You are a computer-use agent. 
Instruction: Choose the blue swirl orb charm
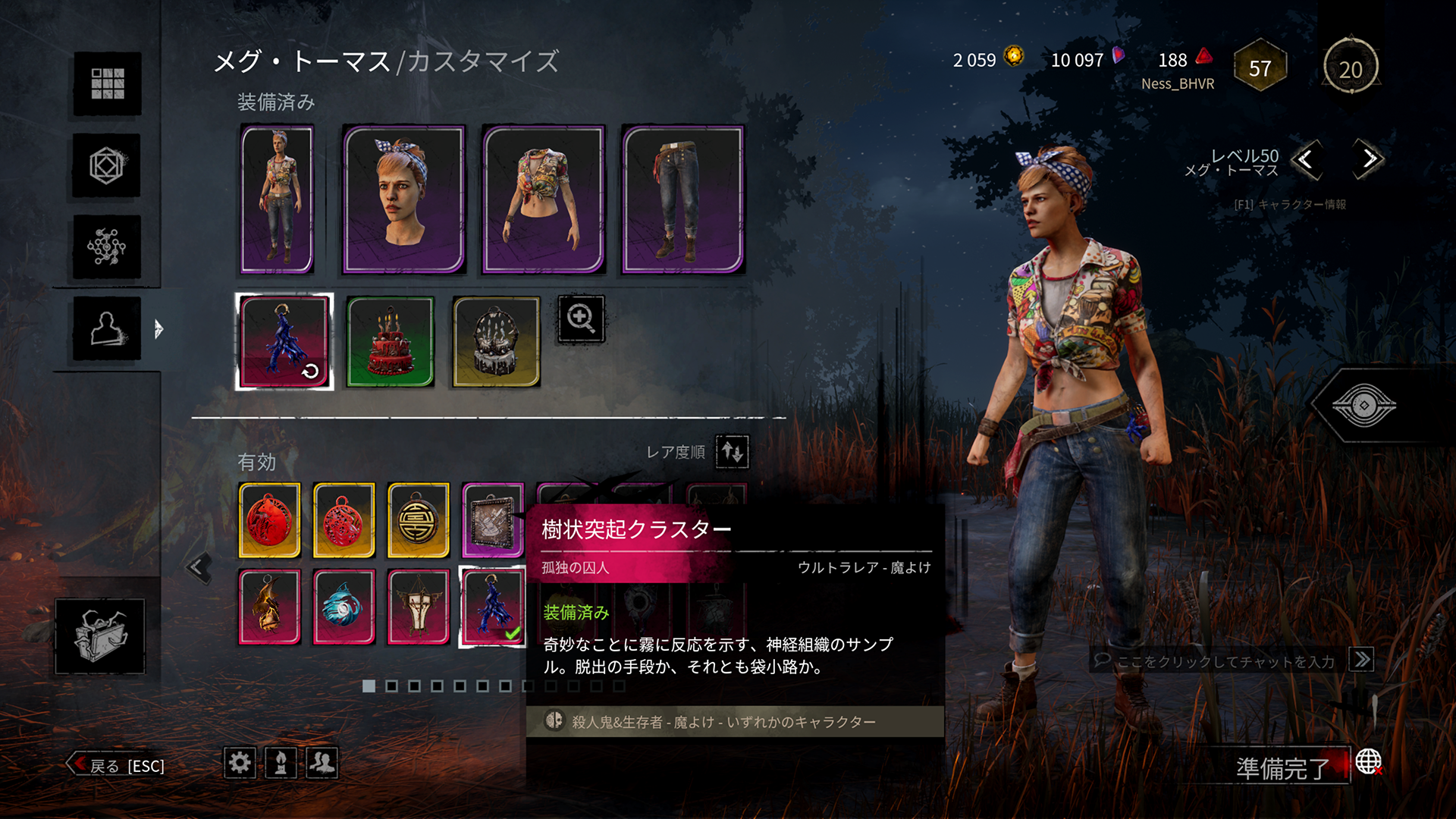click(344, 607)
